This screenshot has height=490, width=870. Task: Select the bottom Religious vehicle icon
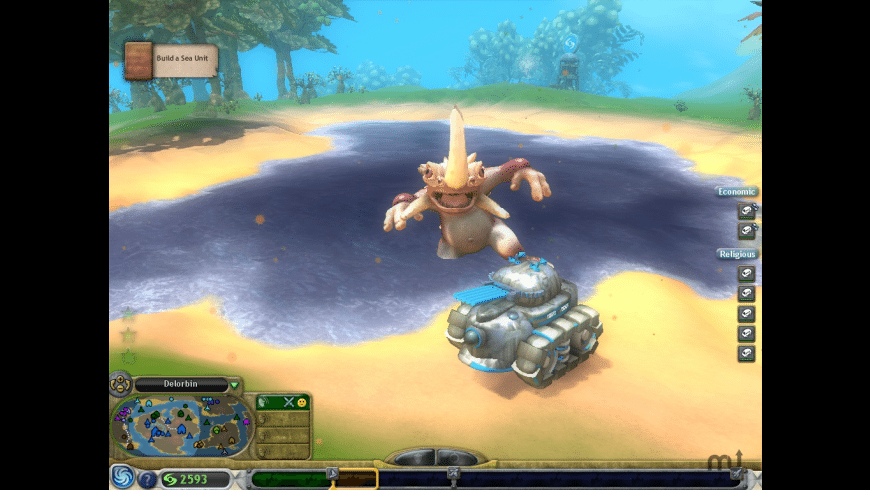746,353
